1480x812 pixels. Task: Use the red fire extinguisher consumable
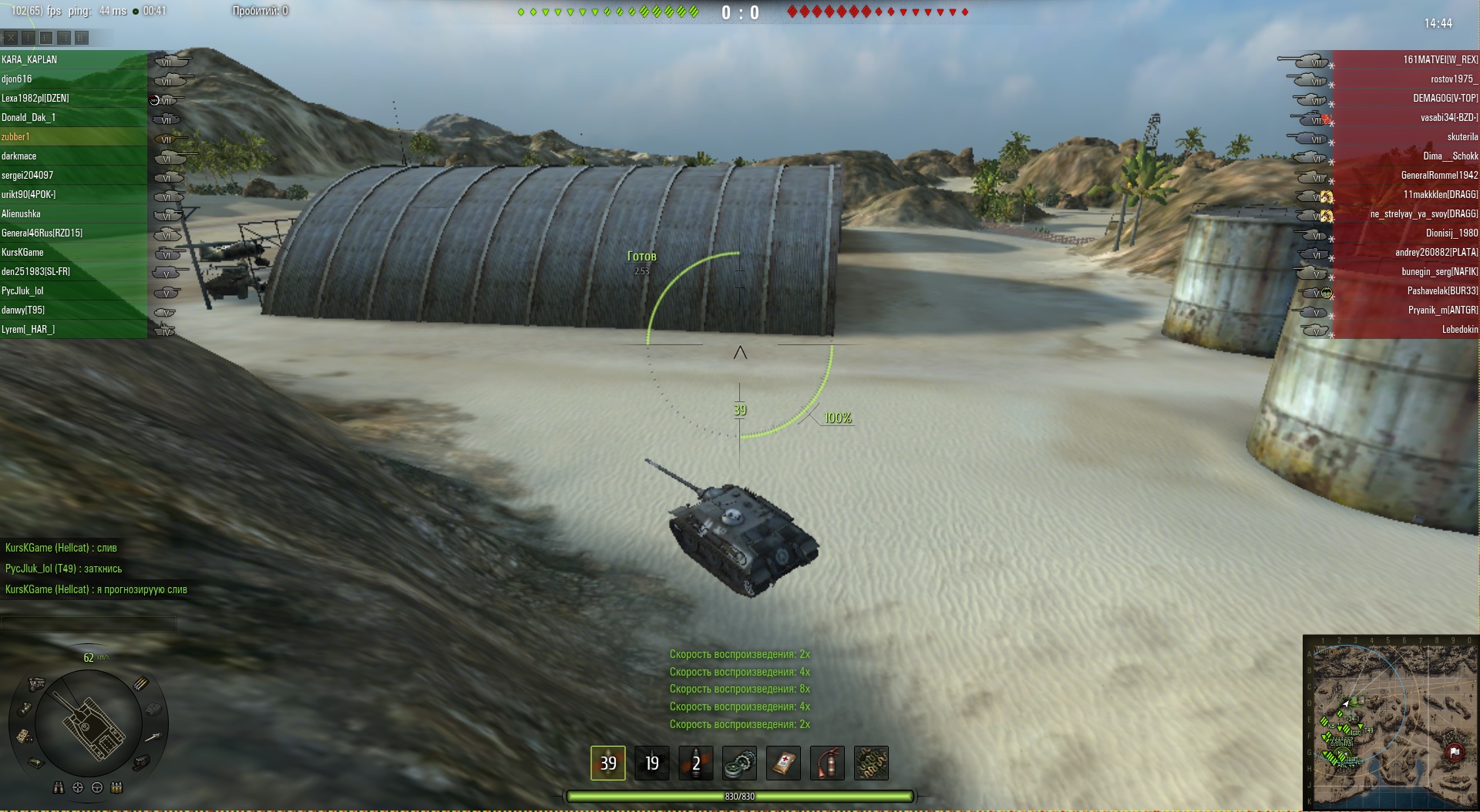pos(827,763)
